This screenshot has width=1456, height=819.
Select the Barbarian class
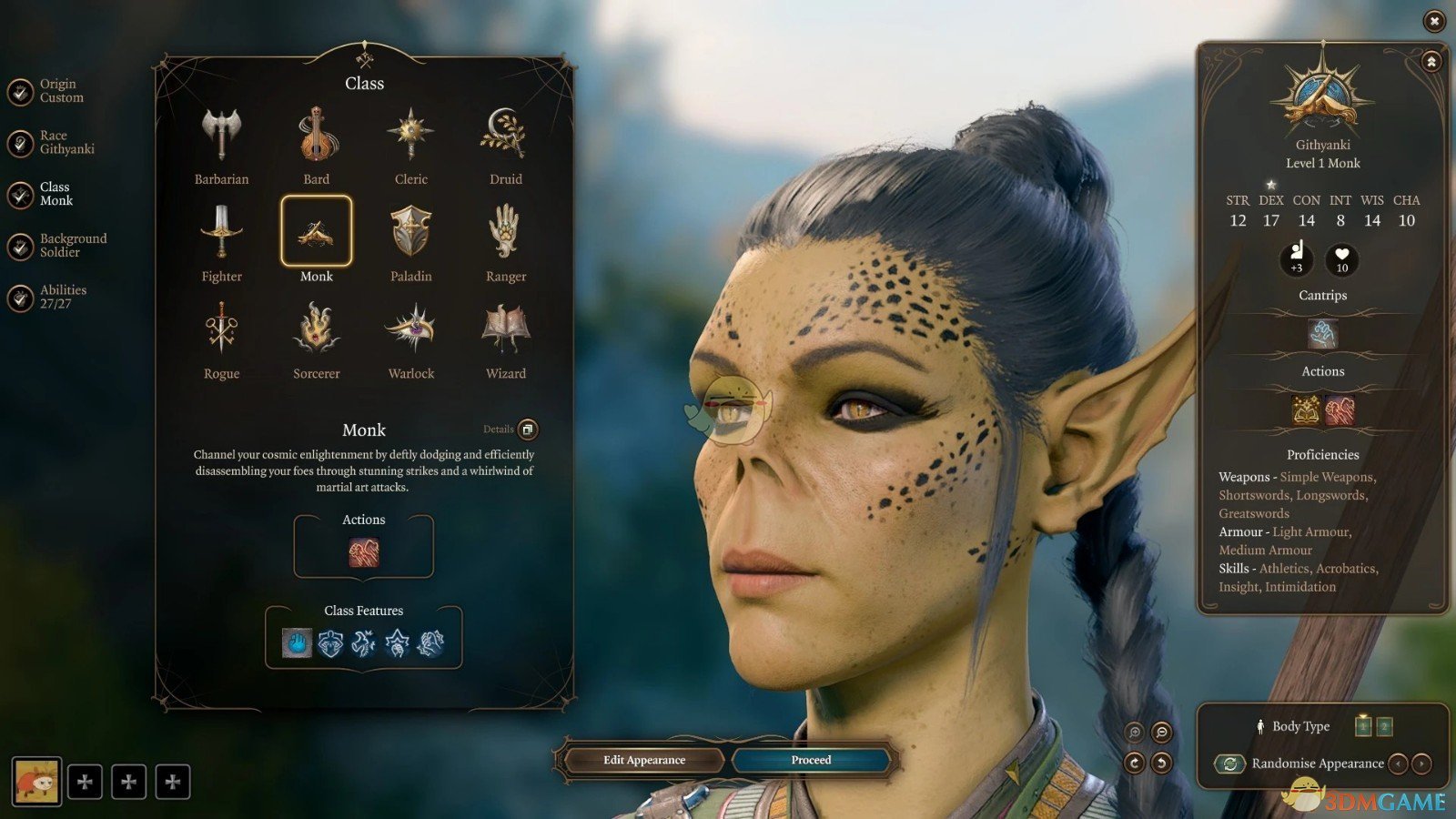(221, 136)
